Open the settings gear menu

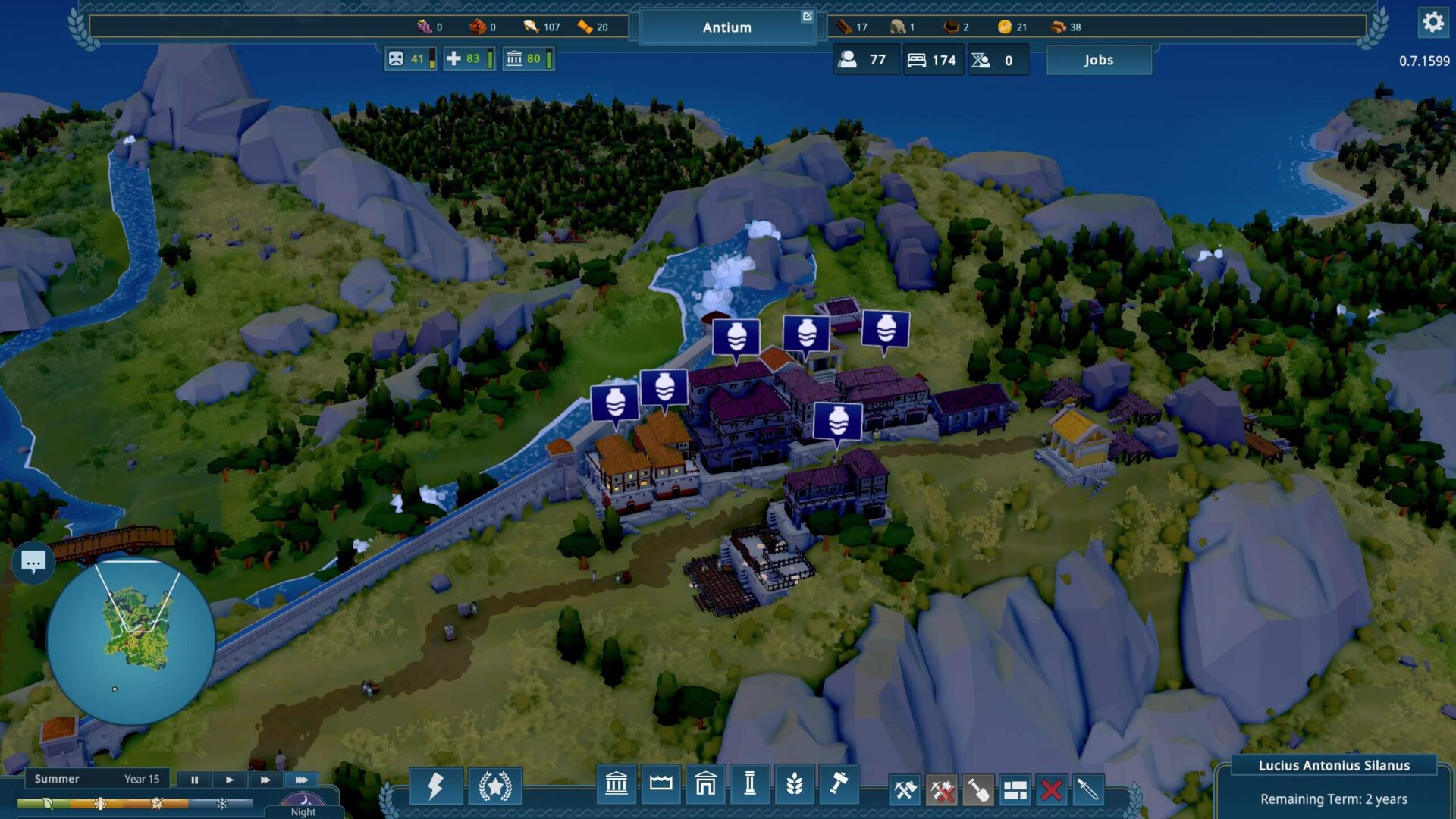pyautogui.click(x=1432, y=23)
